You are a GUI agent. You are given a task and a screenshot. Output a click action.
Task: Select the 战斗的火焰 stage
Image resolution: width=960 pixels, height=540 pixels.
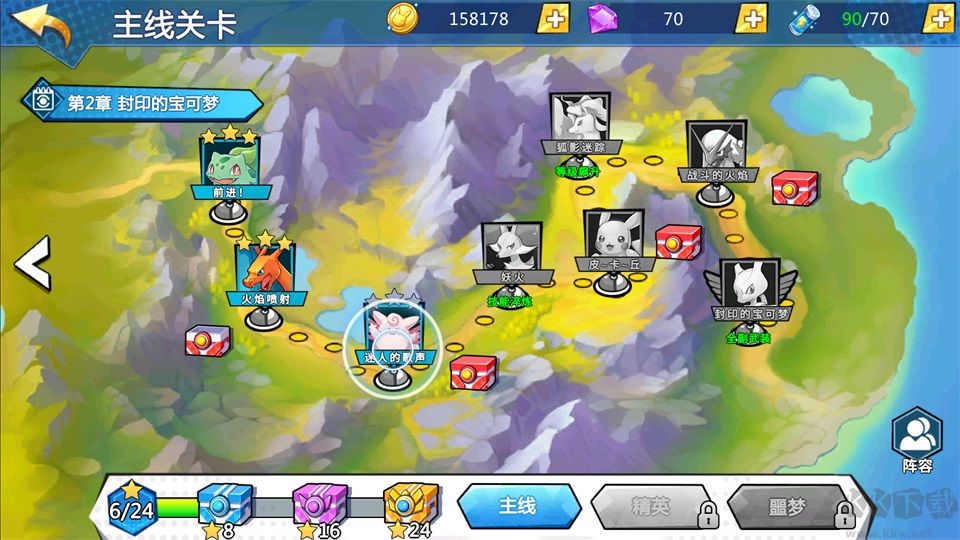tap(717, 151)
